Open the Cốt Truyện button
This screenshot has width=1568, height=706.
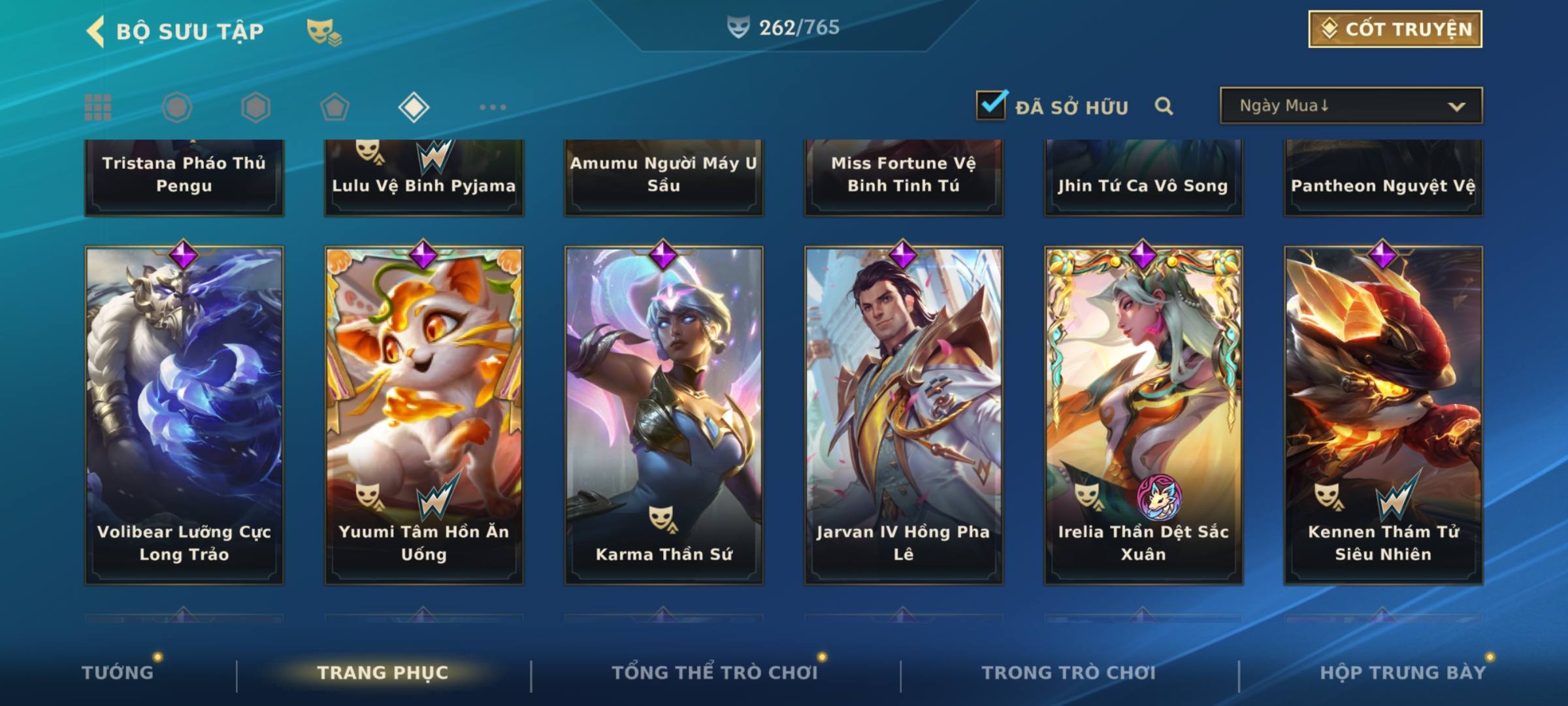(x=1395, y=29)
